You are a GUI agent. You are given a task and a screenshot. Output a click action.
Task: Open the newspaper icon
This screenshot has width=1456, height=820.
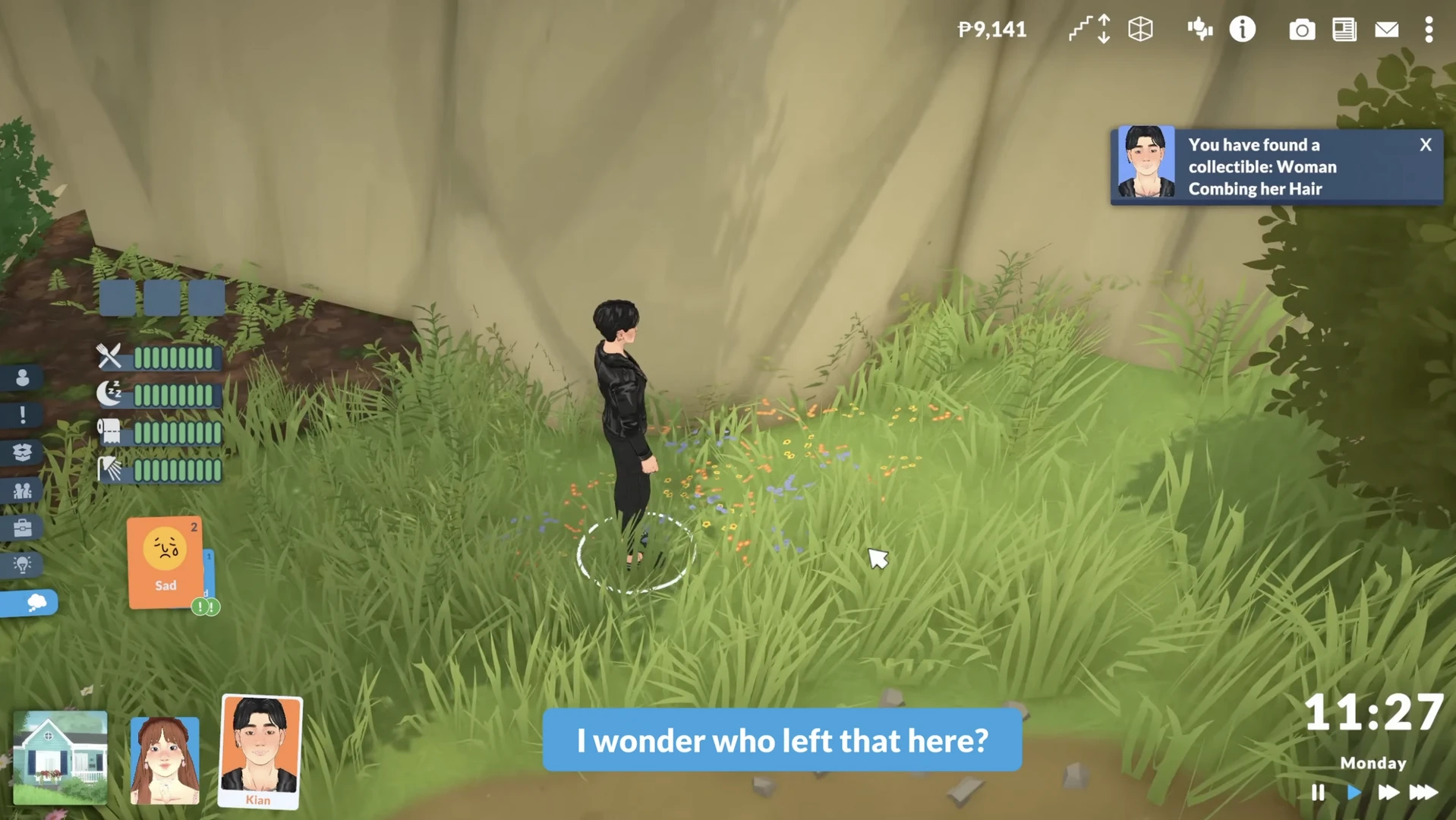click(1344, 30)
